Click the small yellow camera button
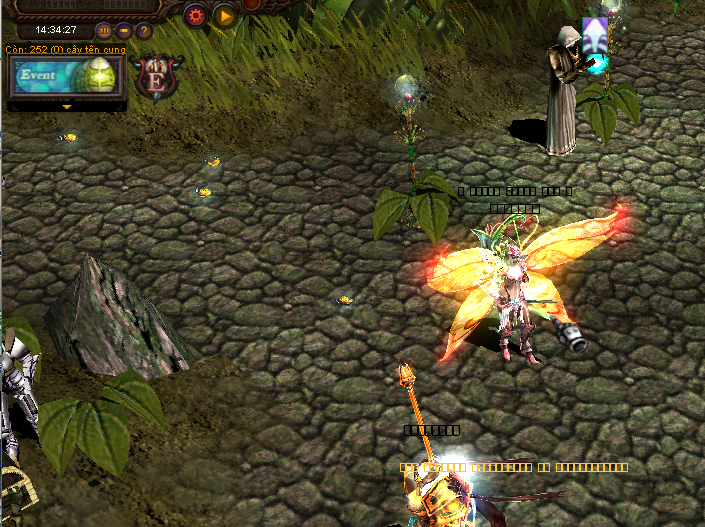Image resolution: width=705 pixels, height=527 pixels. pyautogui.click(x=124, y=30)
